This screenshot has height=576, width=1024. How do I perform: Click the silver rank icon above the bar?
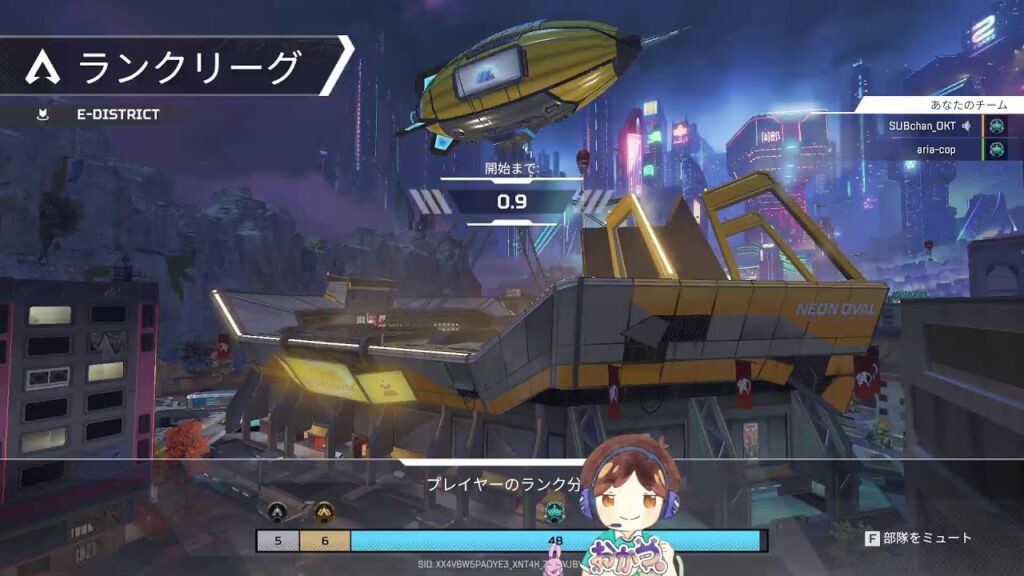tap(277, 512)
